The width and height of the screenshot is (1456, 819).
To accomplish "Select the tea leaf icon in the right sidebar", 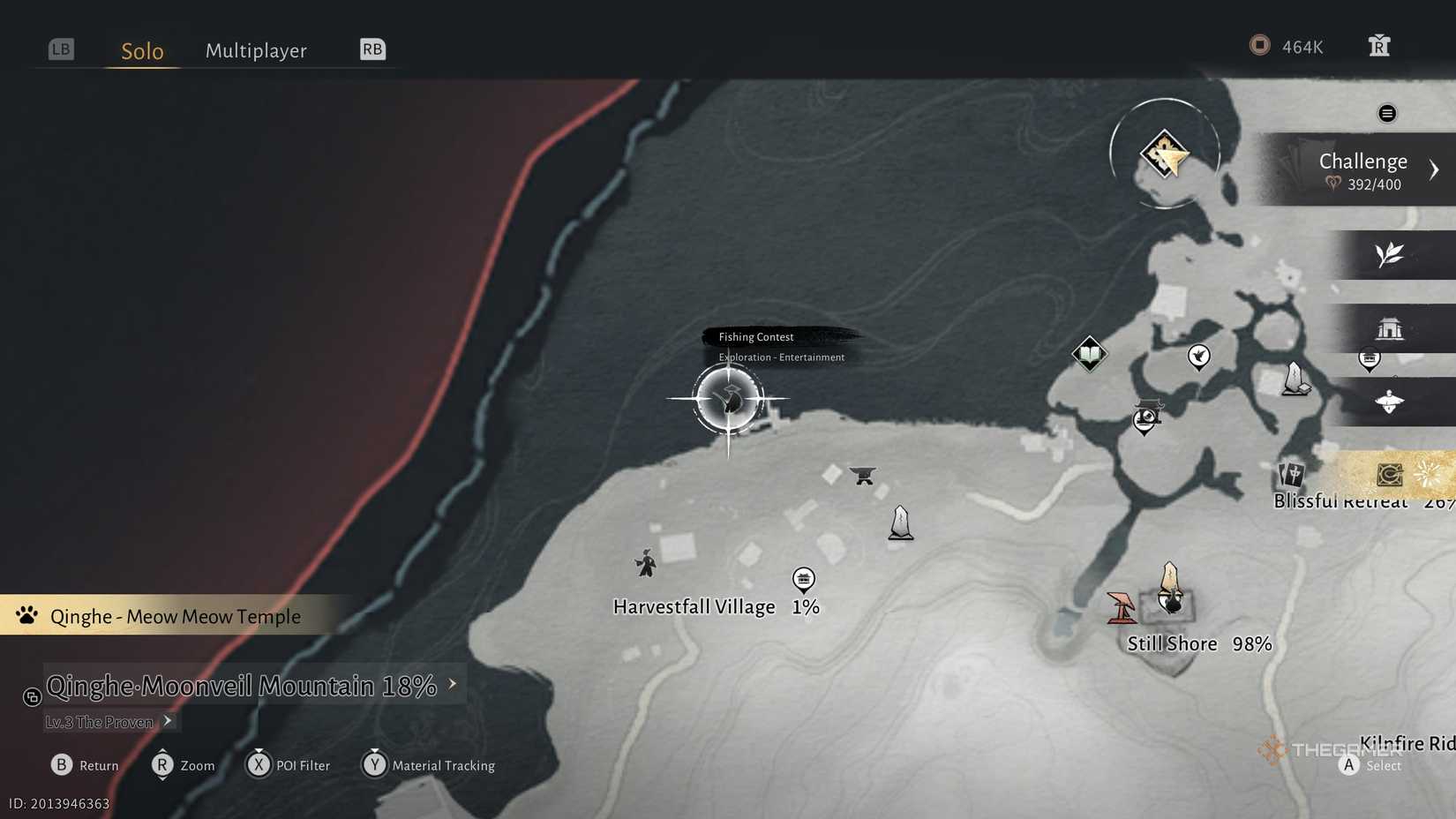I will point(1390,255).
